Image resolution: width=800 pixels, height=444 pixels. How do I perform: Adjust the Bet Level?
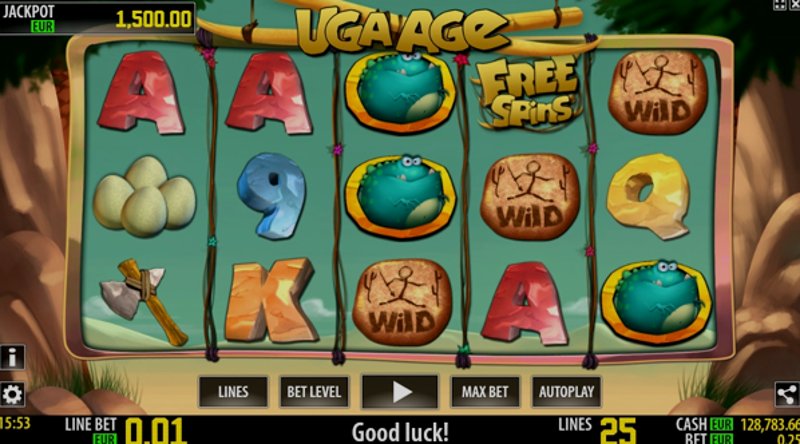point(314,391)
